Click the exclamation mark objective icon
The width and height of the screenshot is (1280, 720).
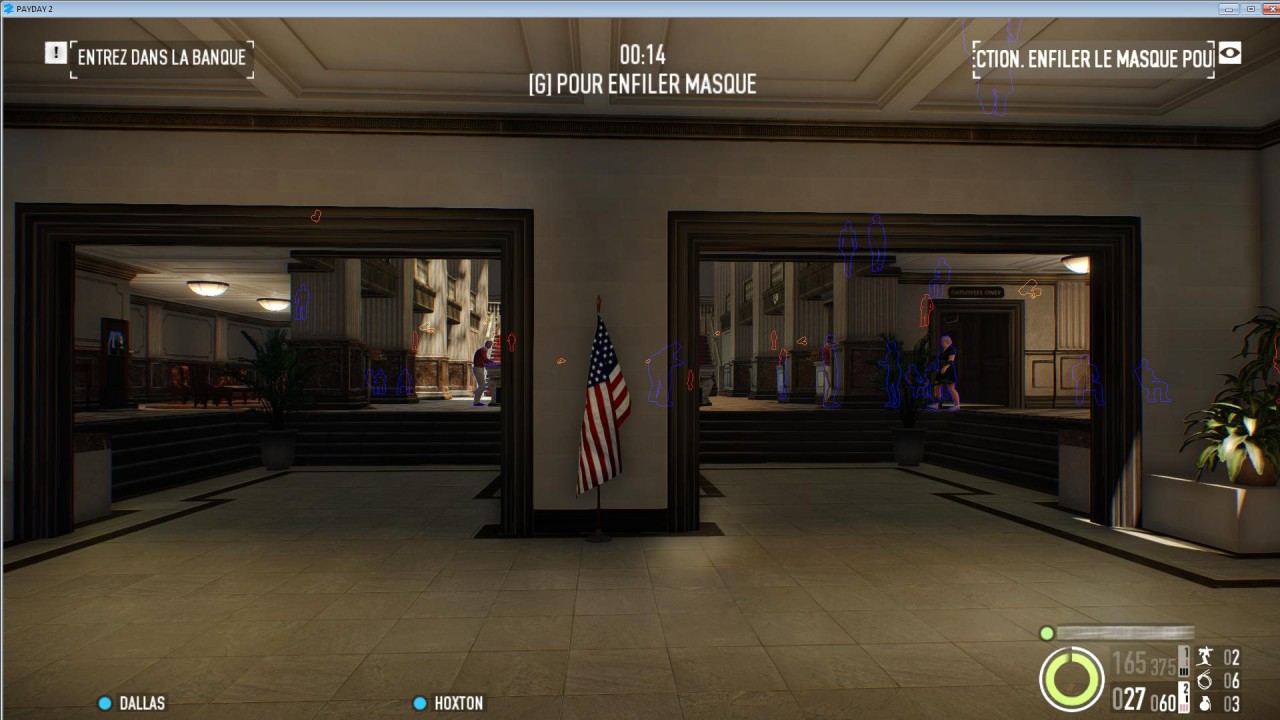coord(56,53)
